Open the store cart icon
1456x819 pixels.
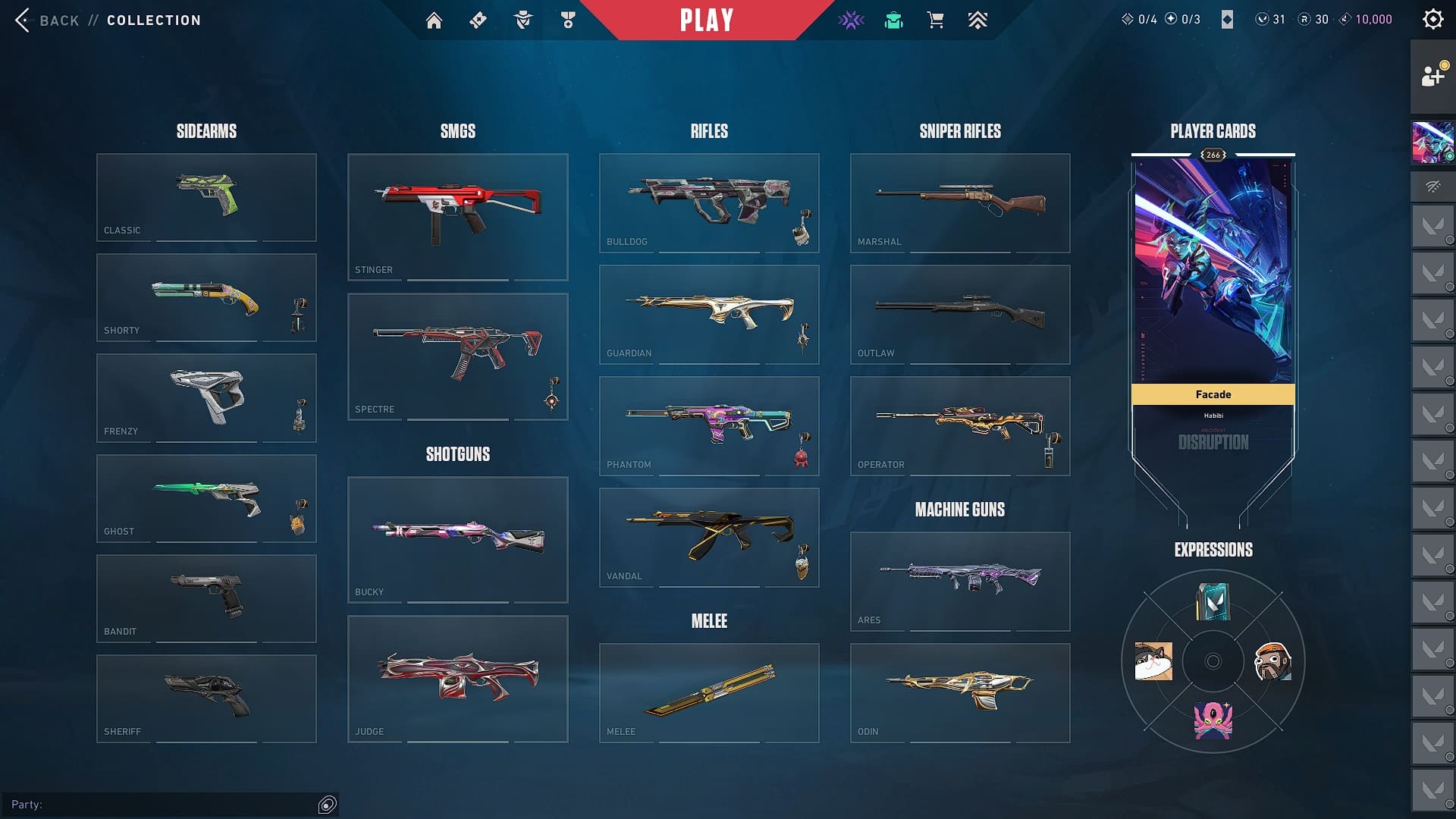click(x=935, y=20)
